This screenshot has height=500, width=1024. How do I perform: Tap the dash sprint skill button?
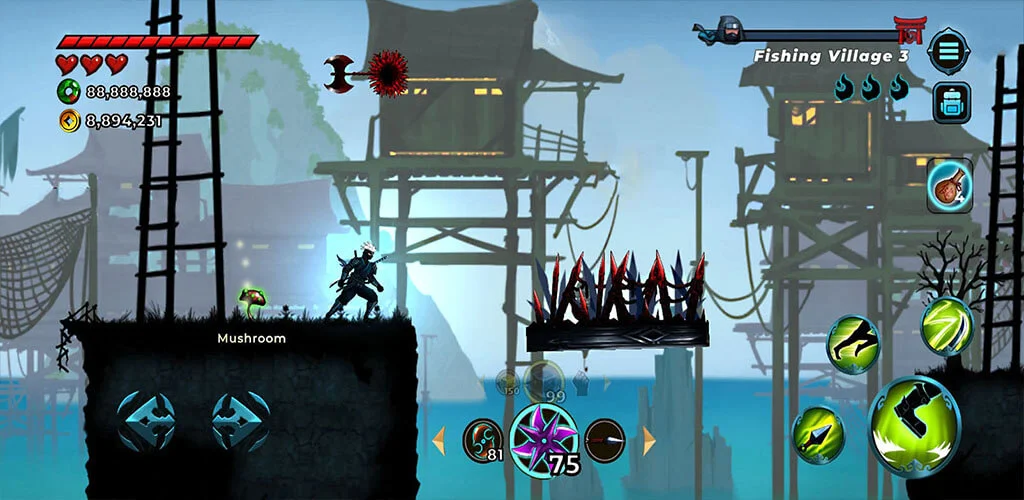pyautogui.click(x=853, y=345)
